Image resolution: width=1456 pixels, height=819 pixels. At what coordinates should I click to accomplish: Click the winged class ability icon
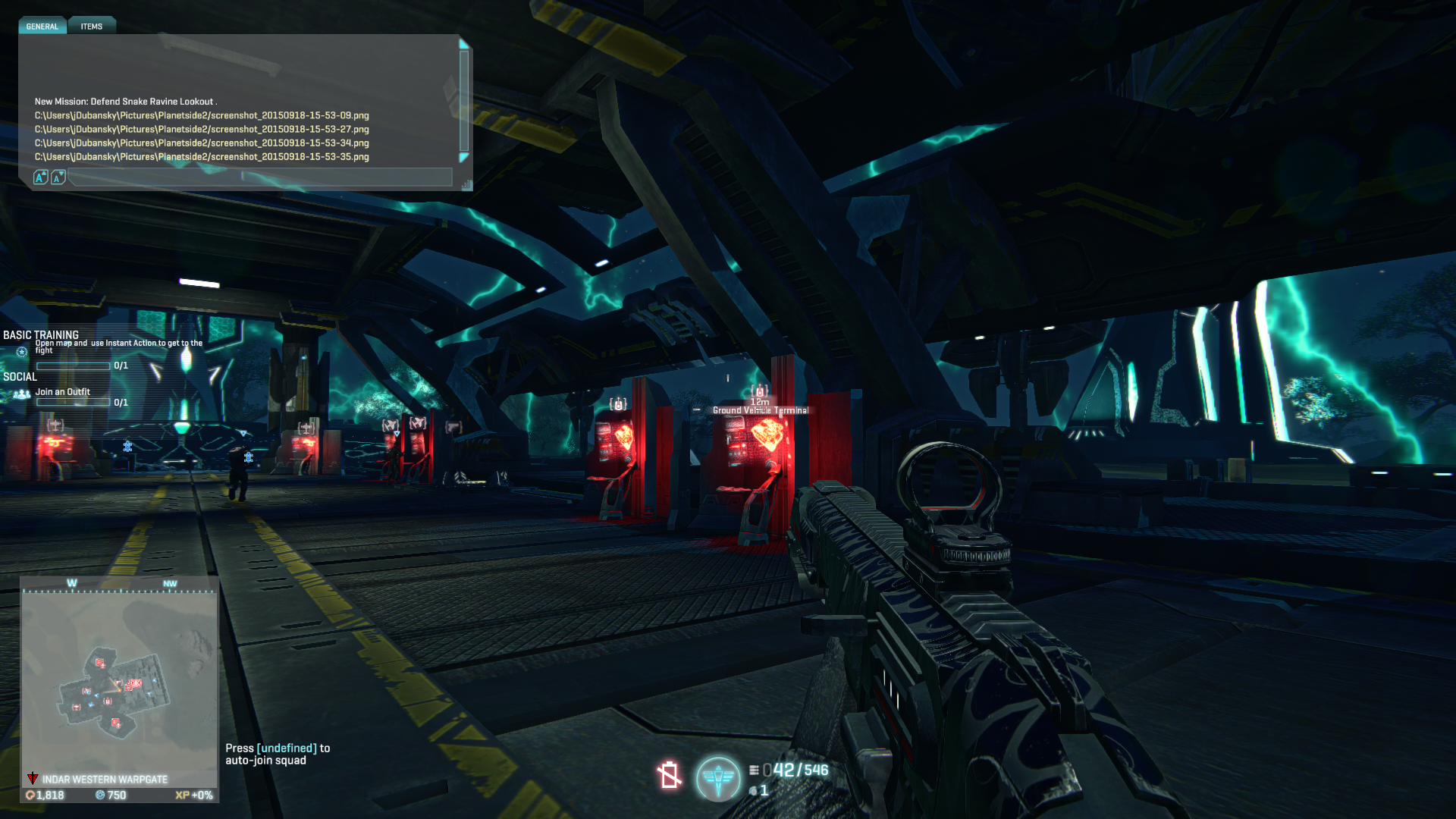tap(718, 777)
